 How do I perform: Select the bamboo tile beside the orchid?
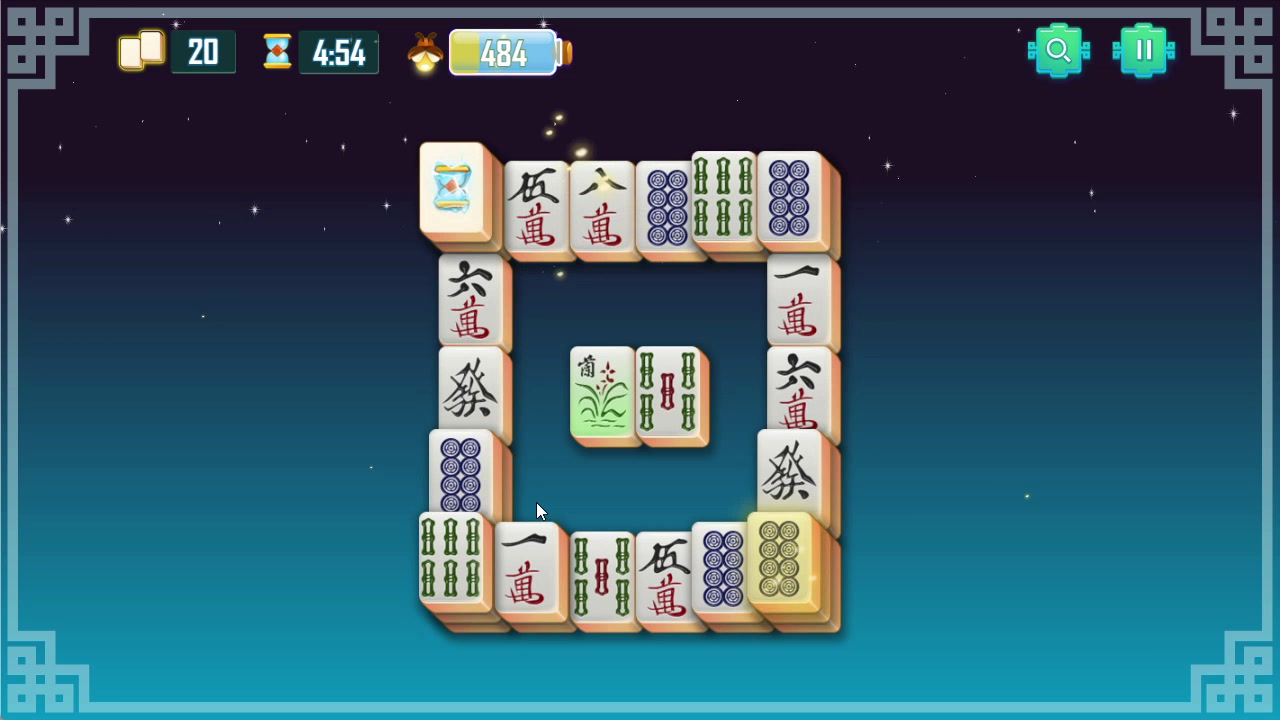(x=668, y=394)
